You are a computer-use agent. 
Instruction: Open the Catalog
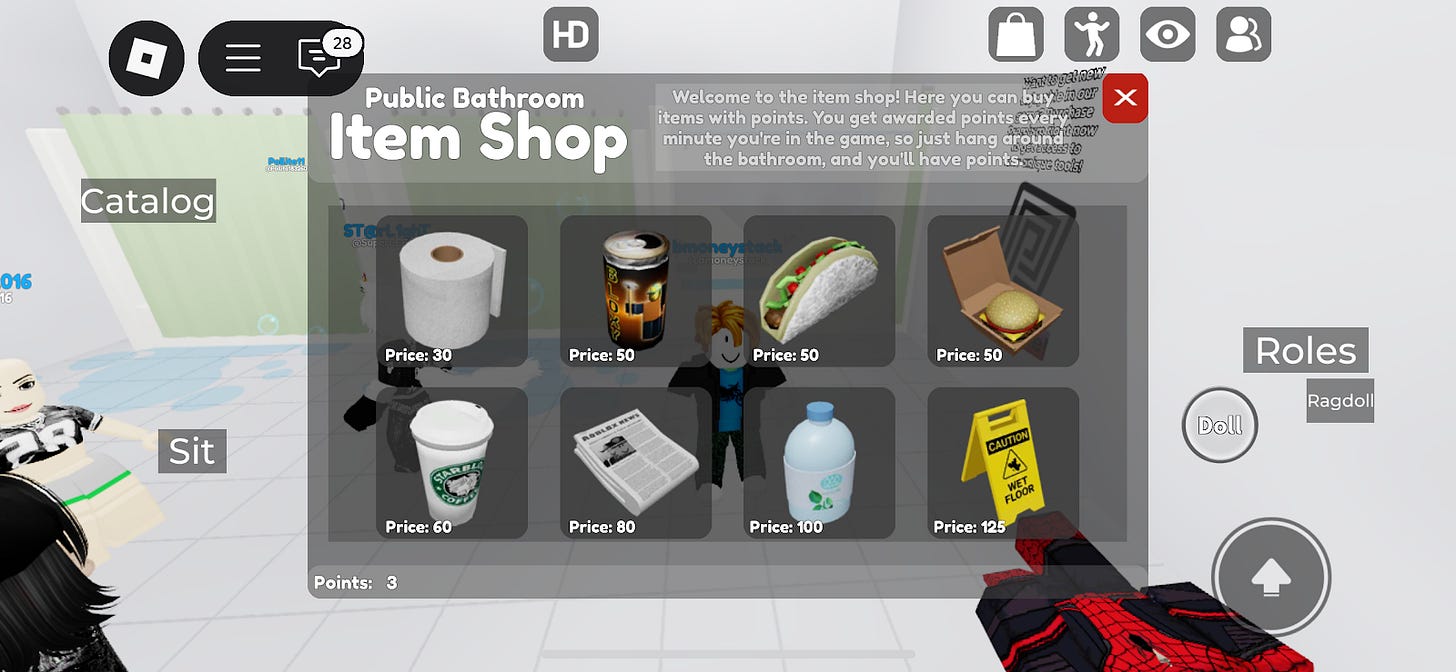click(148, 201)
